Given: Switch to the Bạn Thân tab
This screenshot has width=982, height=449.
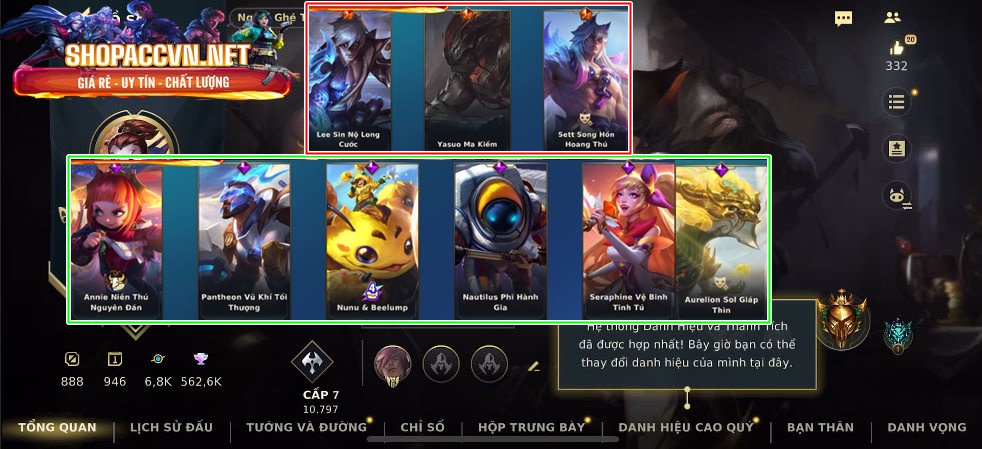Looking at the screenshot, I should point(820,427).
